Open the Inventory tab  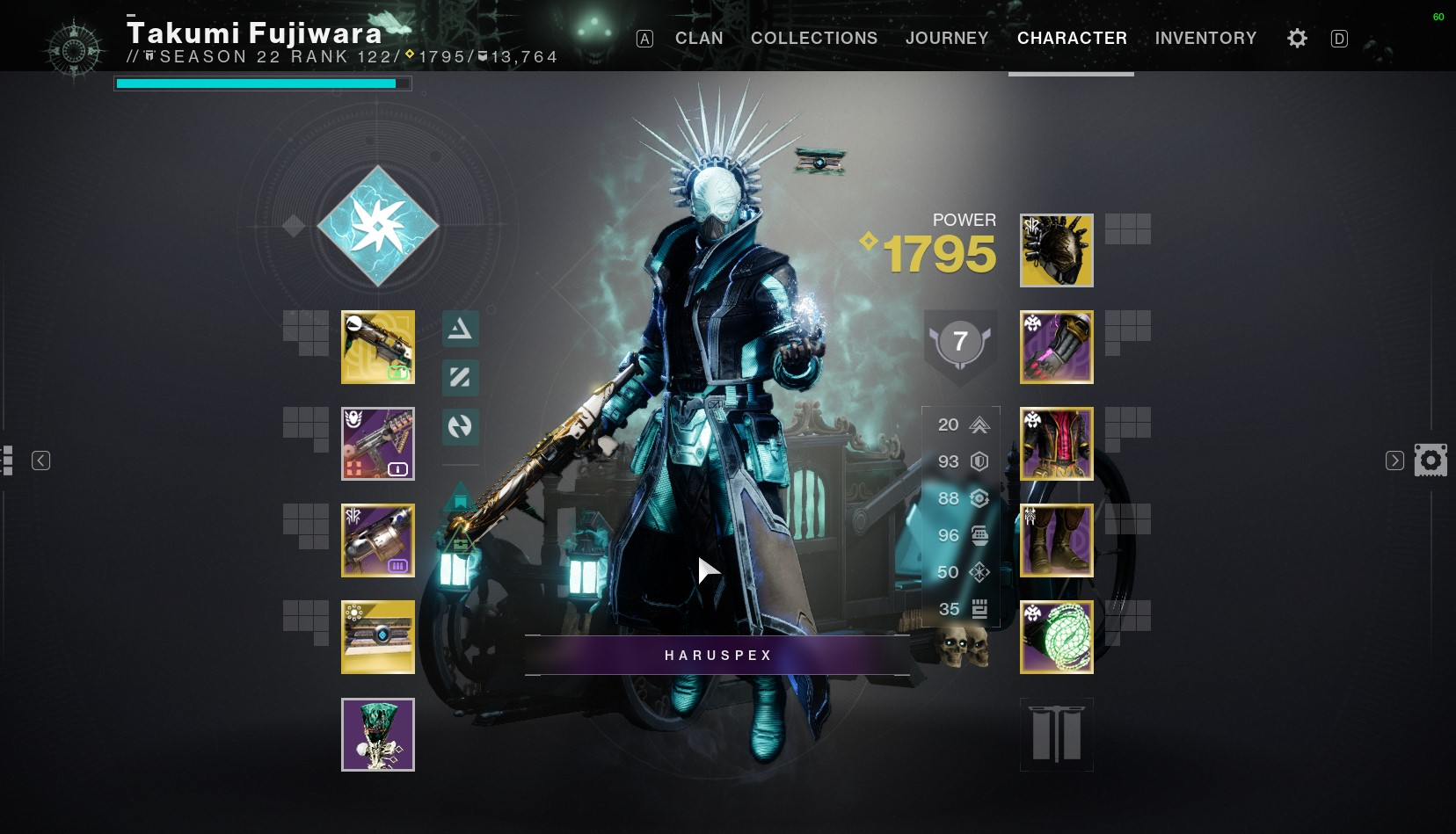[1205, 38]
